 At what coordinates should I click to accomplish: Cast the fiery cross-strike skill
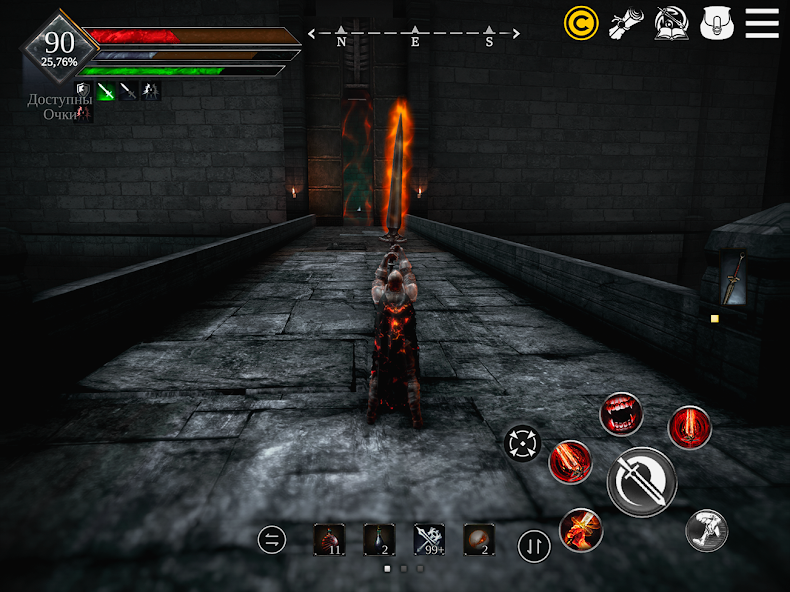tap(581, 529)
